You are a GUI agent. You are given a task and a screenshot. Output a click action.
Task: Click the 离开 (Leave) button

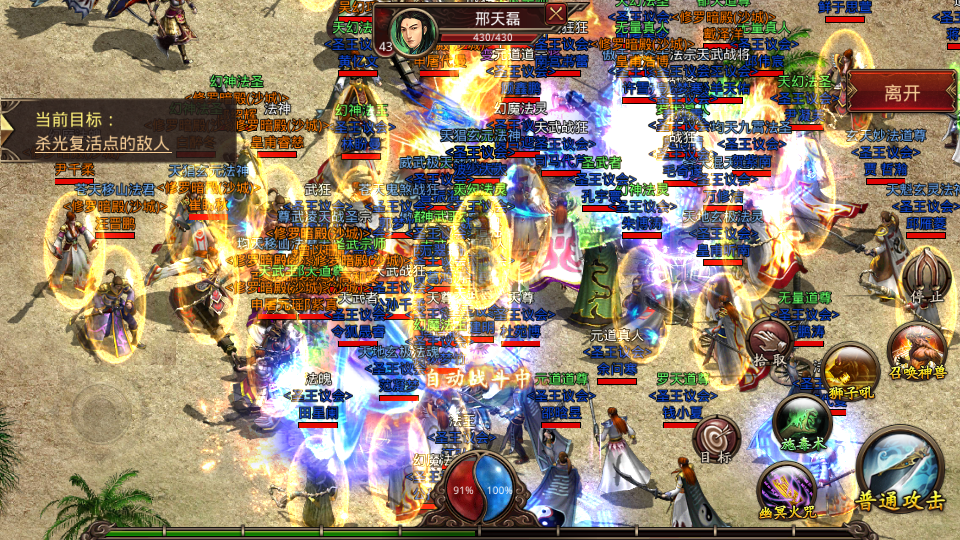[x=902, y=93]
